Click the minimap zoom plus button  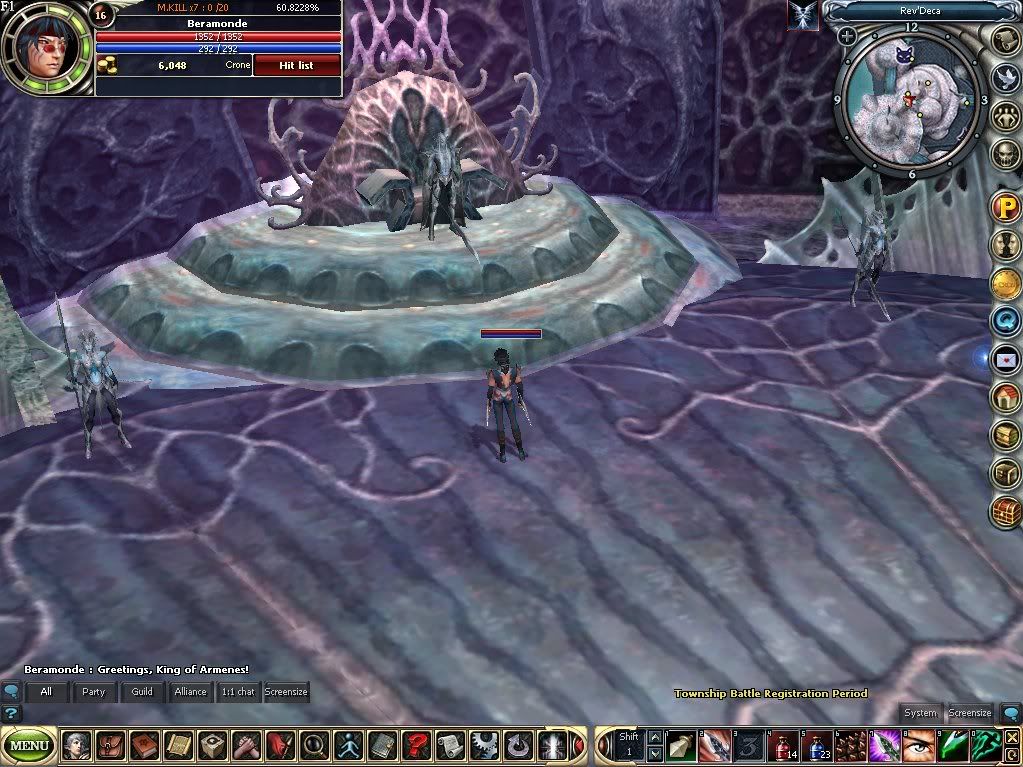tap(847, 37)
